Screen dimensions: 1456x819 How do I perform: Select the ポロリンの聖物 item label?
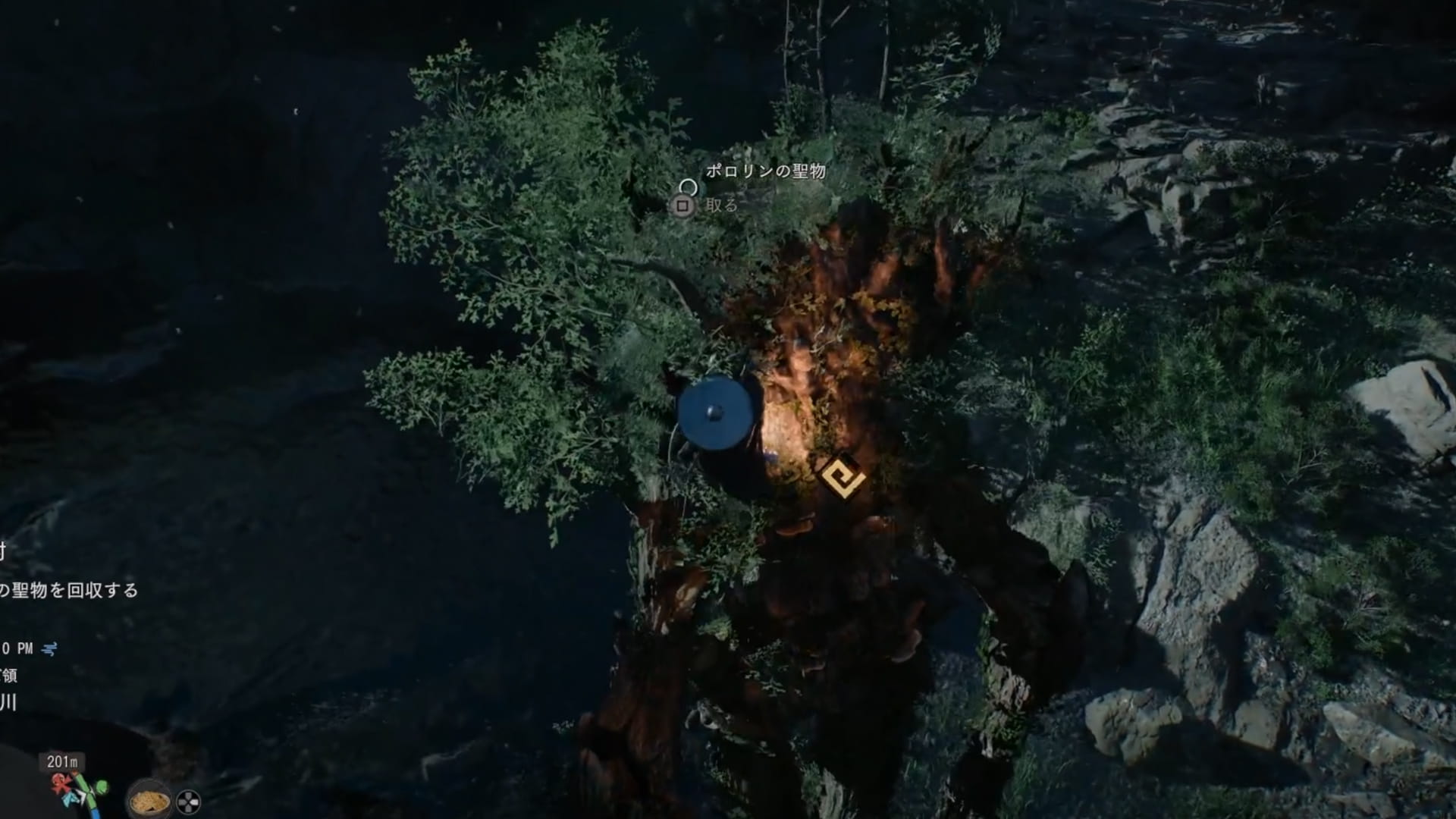coord(765,171)
